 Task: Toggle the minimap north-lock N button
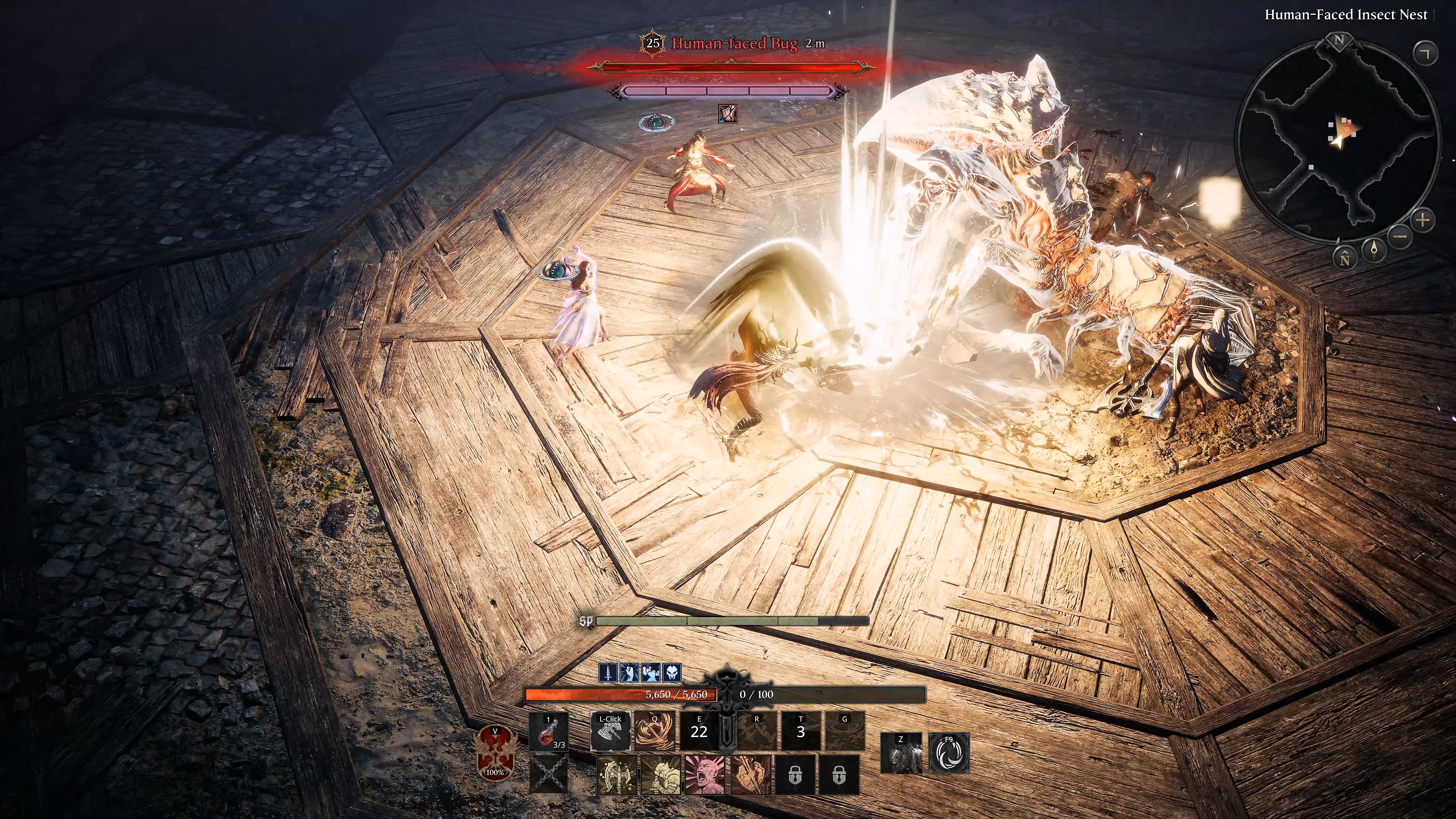pos(1346,258)
